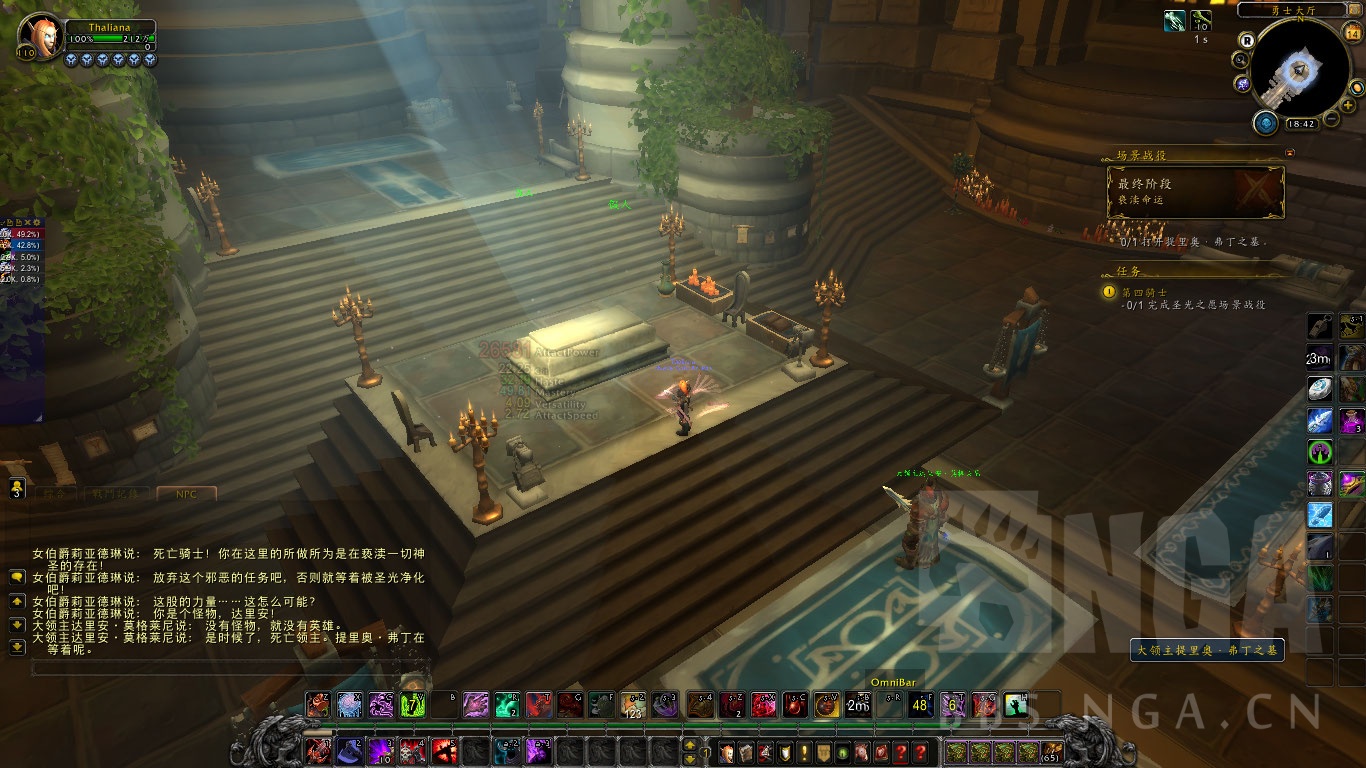1366x768 pixels.
Task: Open the calendar icon showing 14
Action: coord(1353,33)
